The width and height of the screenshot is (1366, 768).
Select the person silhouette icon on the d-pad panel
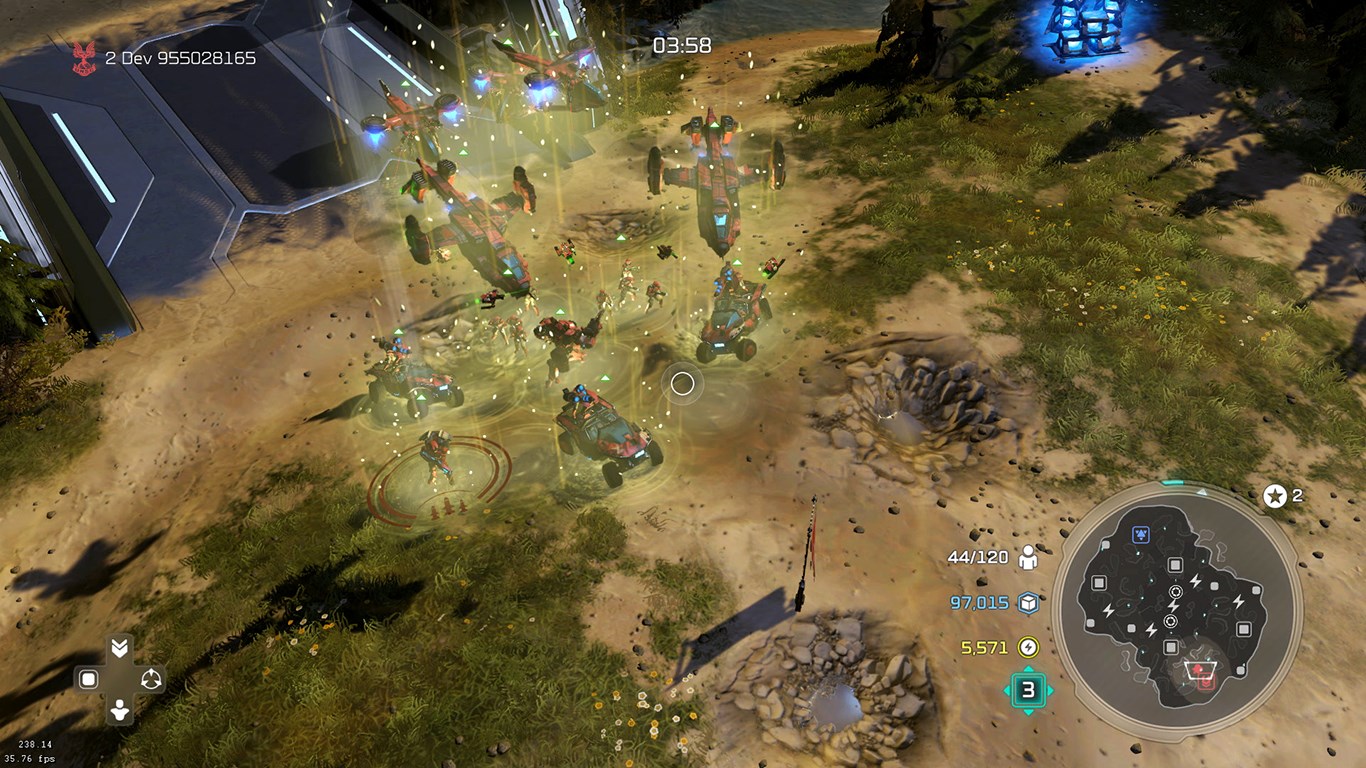pyautogui.click(x=119, y=711)
